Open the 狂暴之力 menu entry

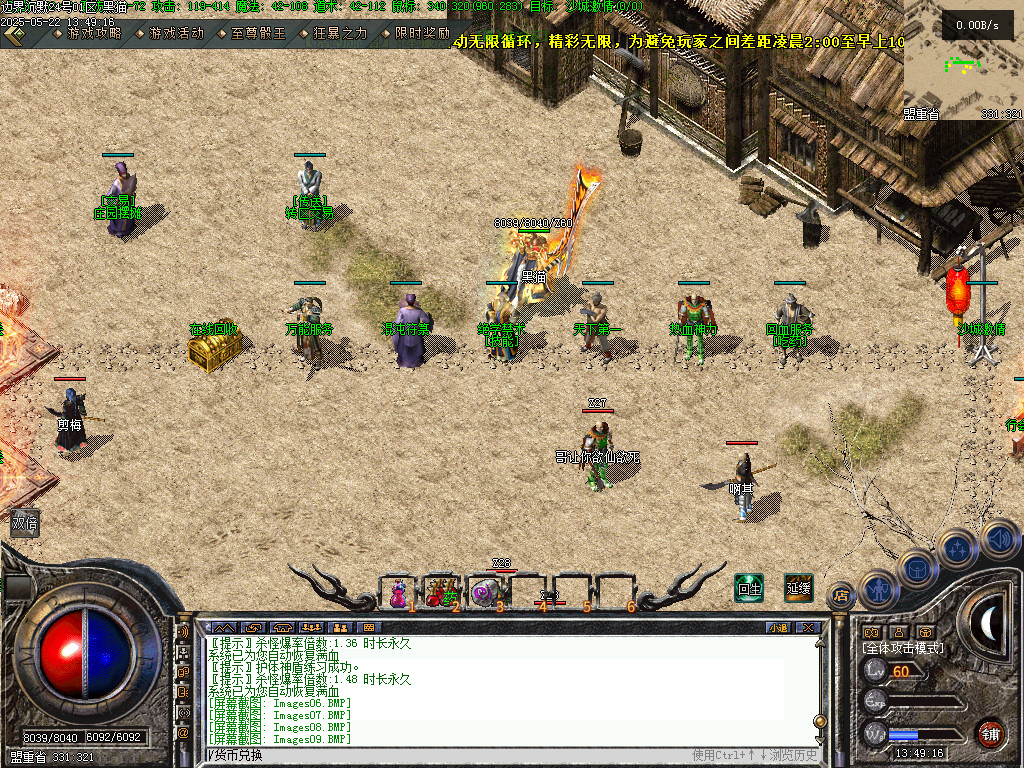click(x=340, y=33)
